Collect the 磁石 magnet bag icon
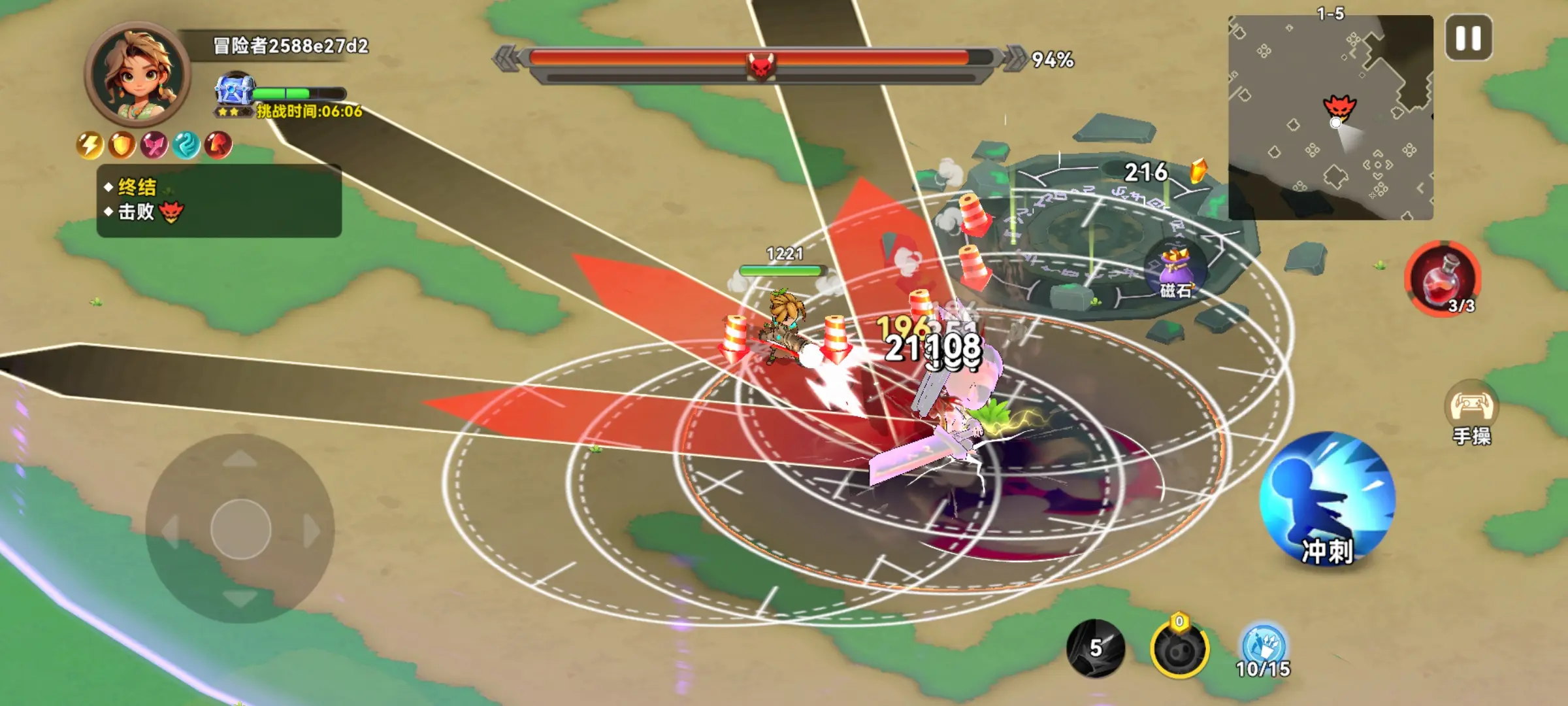This screenshot has width=1568, height=706. [1175, 269]
